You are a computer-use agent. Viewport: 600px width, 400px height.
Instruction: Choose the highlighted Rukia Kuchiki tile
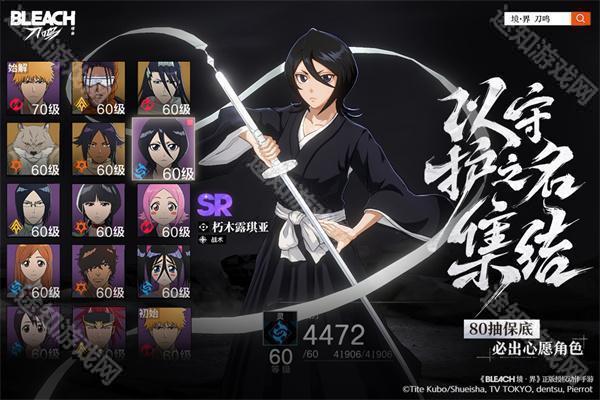pos(163,149)
